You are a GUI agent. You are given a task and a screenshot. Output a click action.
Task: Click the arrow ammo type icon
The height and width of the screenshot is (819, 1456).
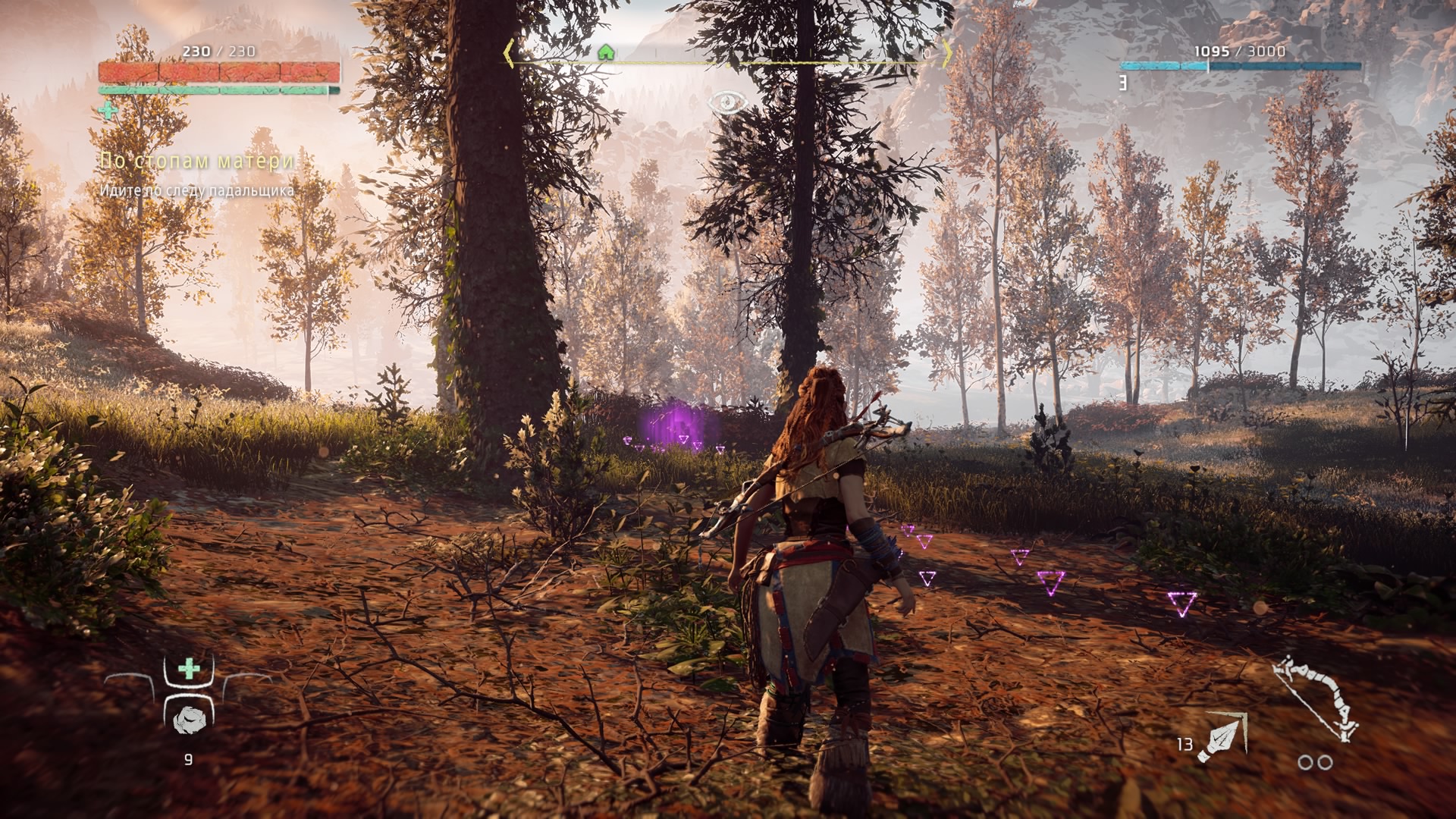coord(1222,736)
